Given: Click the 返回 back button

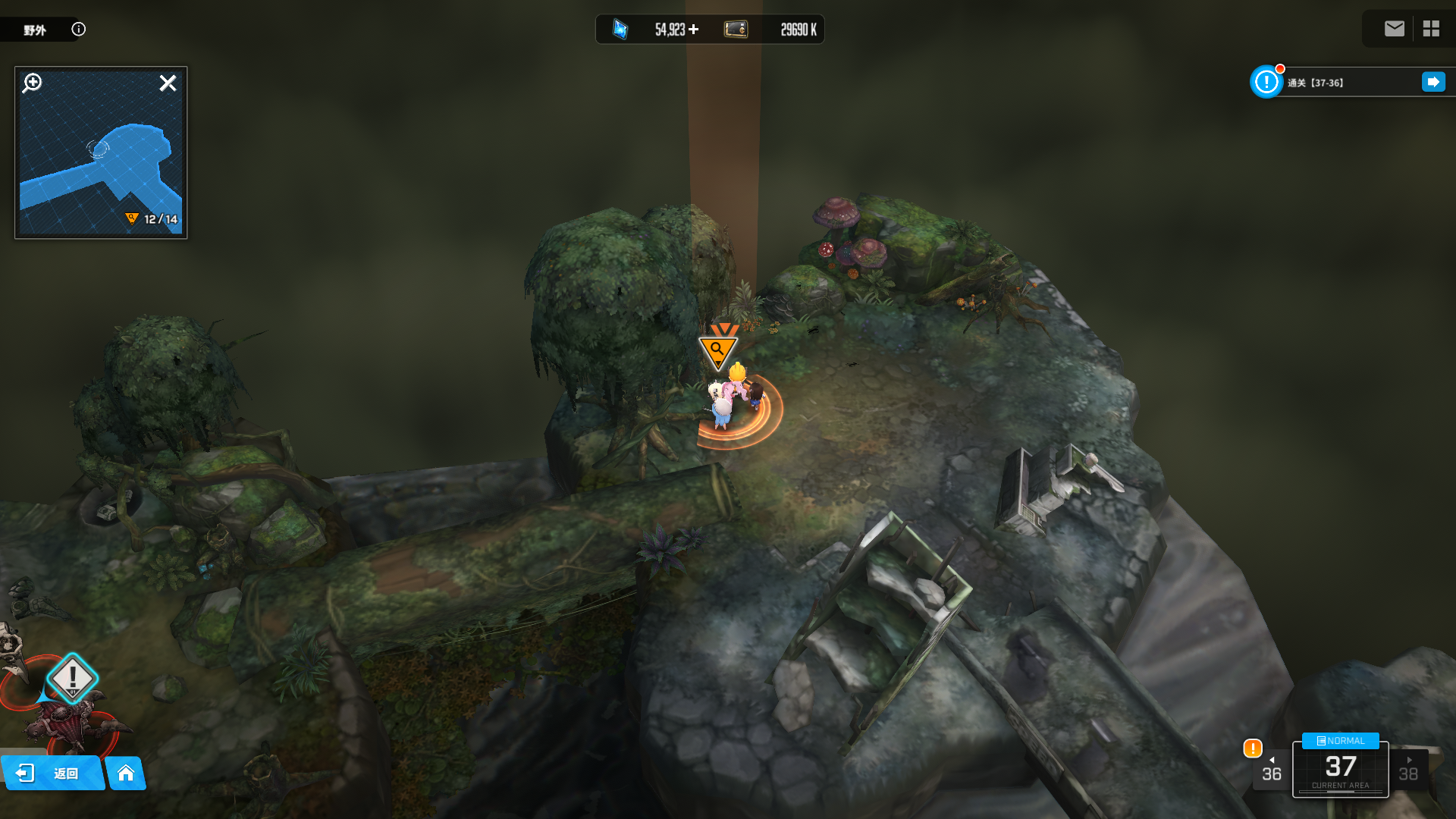Looking at the screenshot, I should pyautogui.click(x=53, y=773).
